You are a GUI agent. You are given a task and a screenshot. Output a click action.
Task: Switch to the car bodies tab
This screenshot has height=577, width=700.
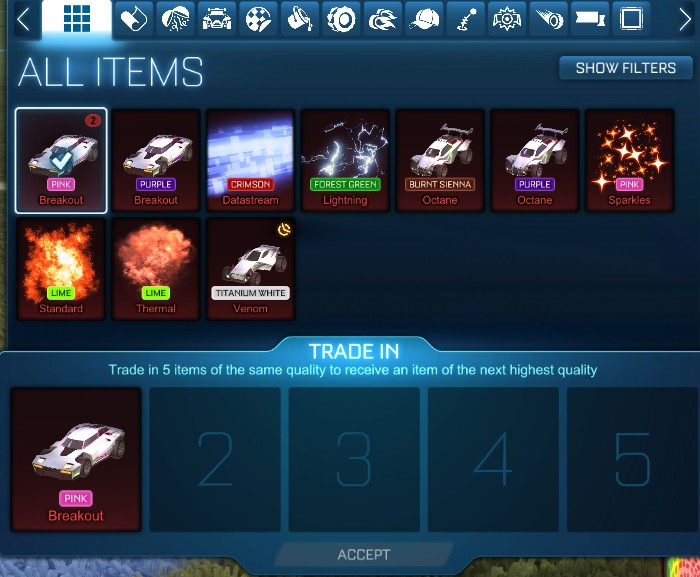(217, 19)
